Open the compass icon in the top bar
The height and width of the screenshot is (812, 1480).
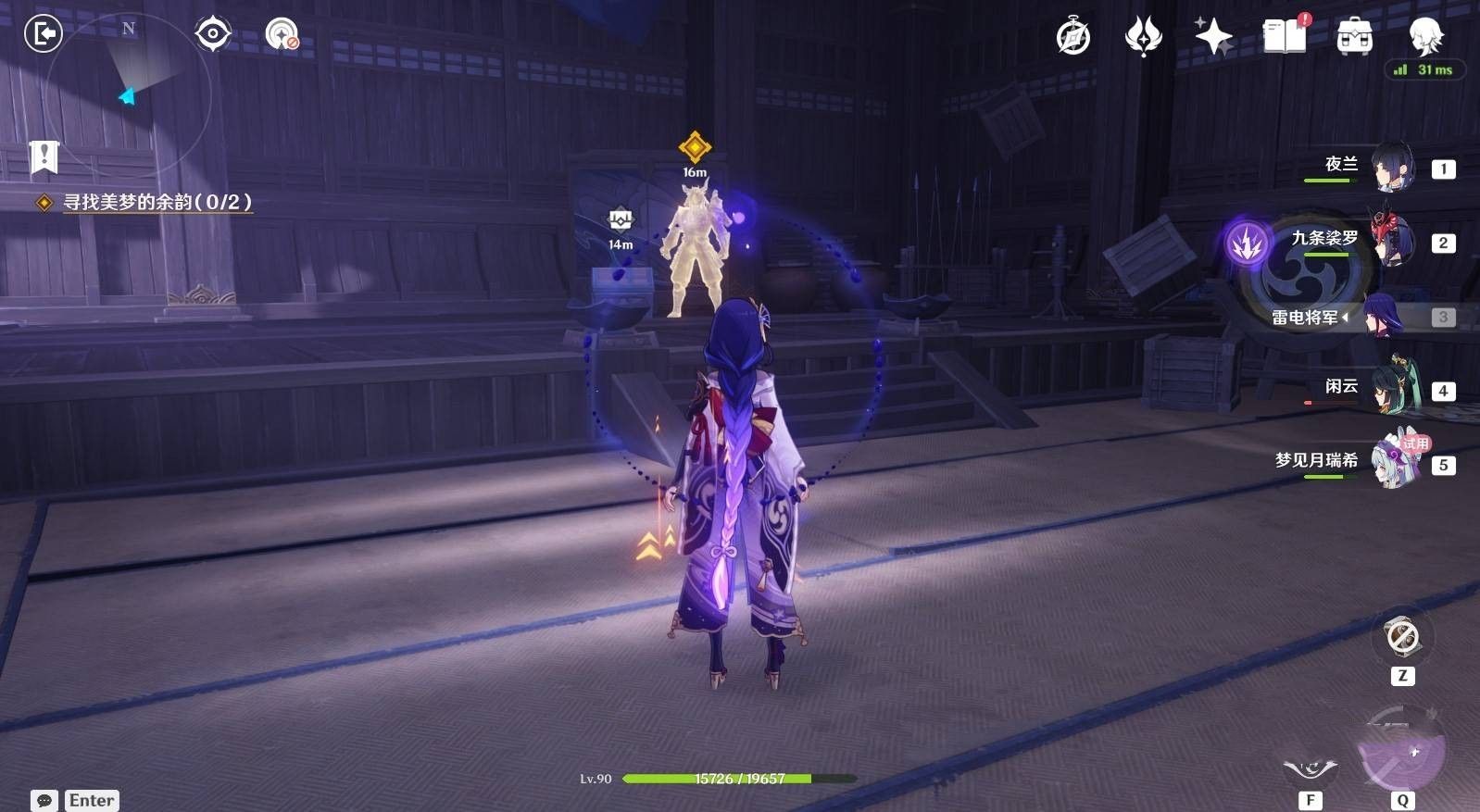click(x=1073, y=37)
